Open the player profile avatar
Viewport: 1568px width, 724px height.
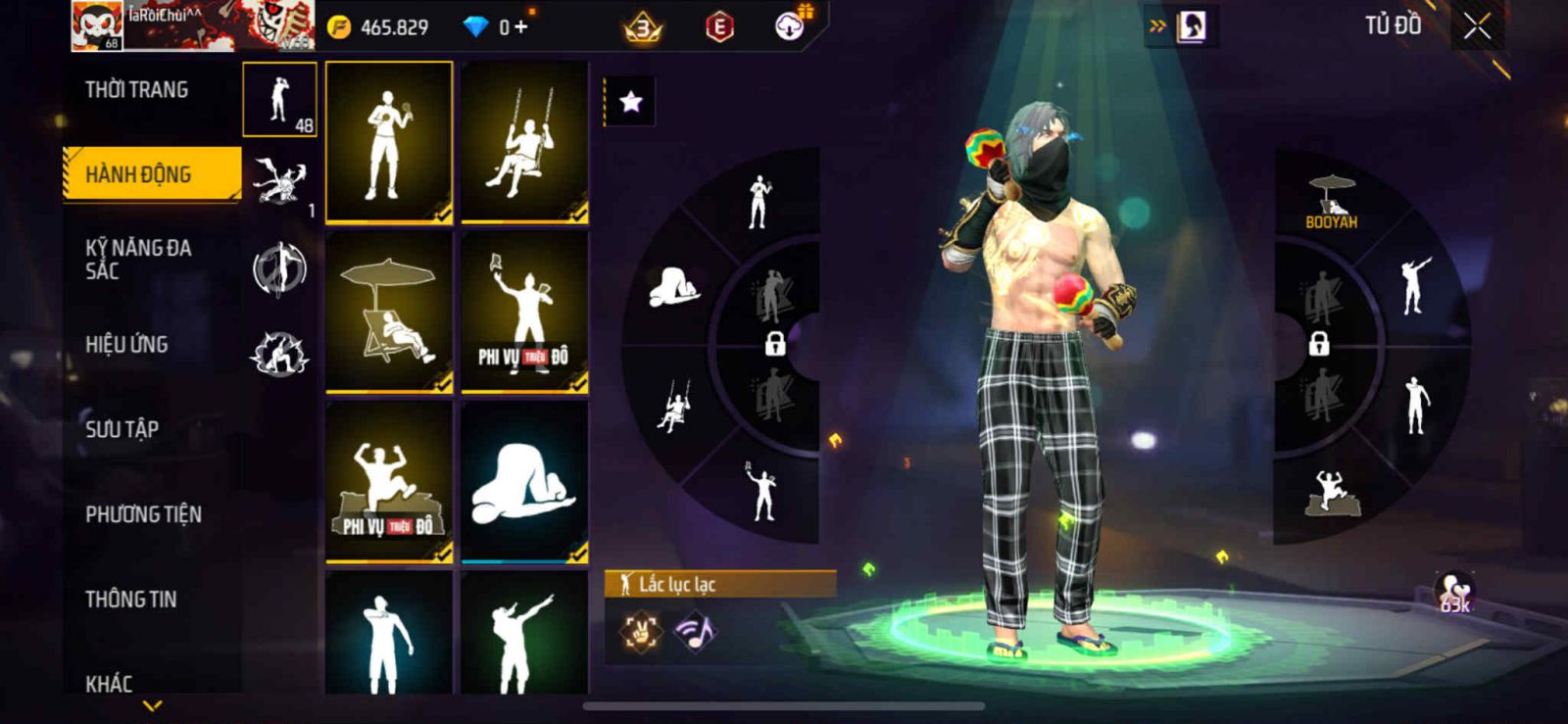click(97, 25)
